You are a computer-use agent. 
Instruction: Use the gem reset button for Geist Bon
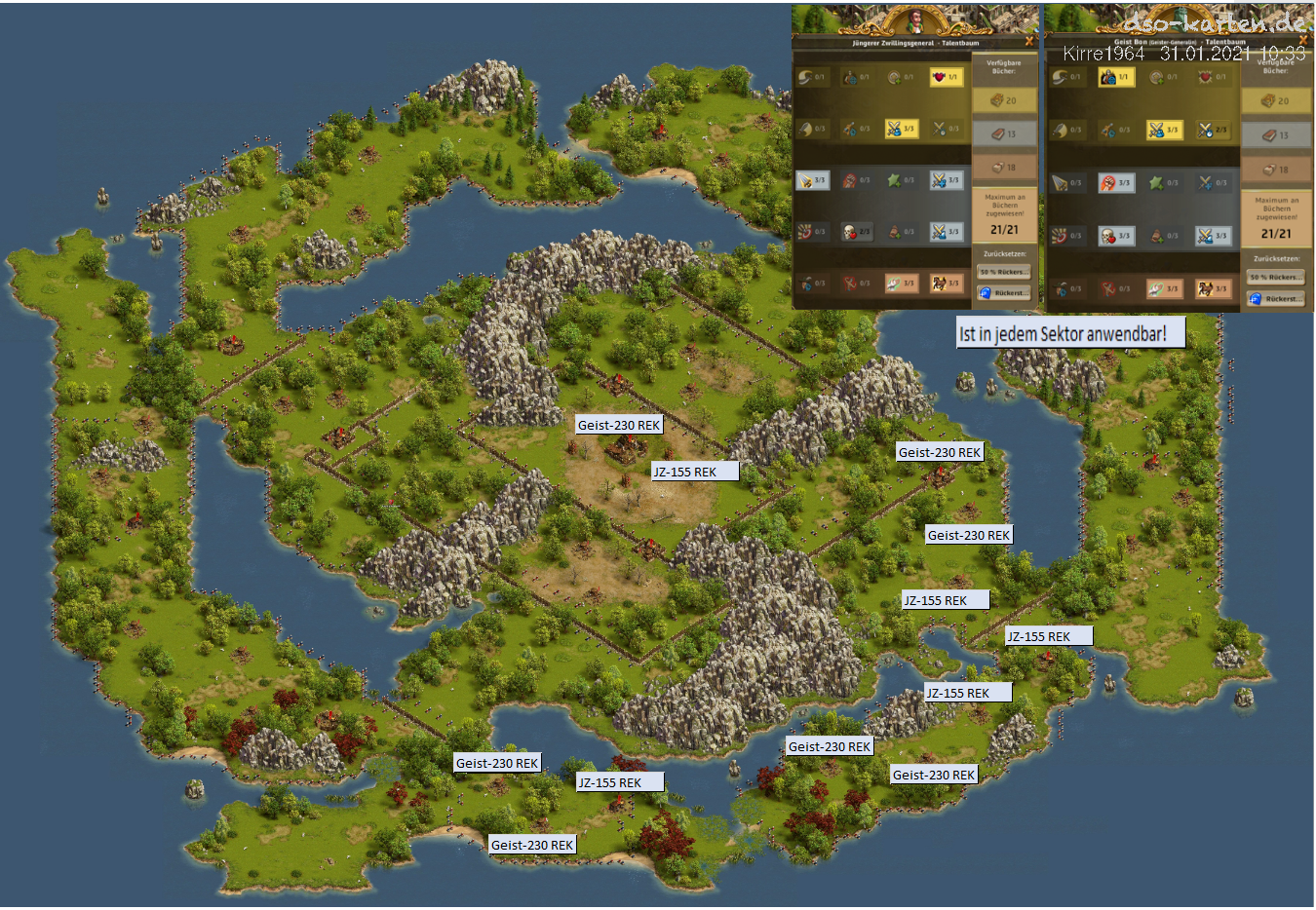tap(1275, 299)
